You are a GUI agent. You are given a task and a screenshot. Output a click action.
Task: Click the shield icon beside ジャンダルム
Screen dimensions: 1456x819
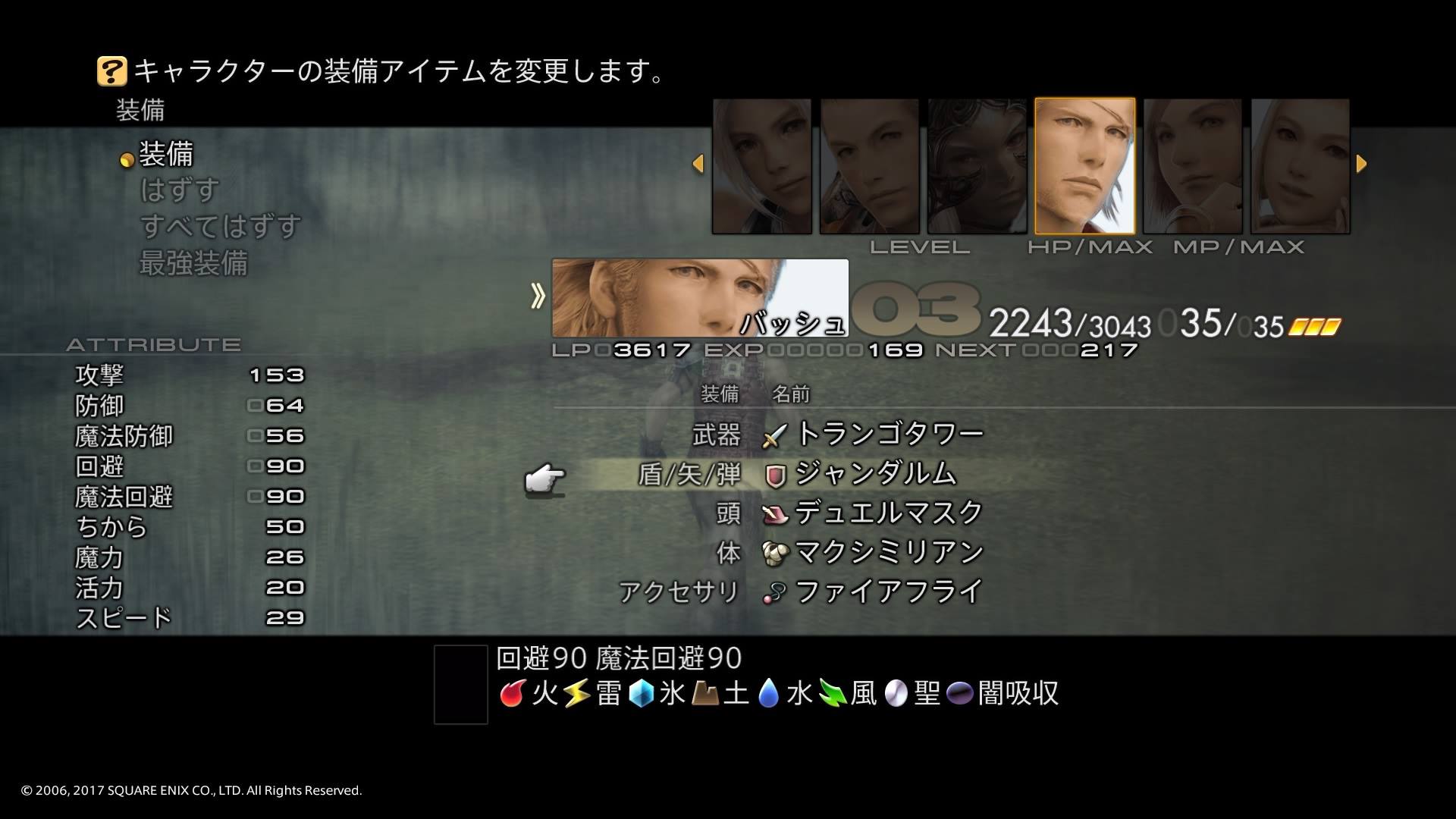pos(773,473)
